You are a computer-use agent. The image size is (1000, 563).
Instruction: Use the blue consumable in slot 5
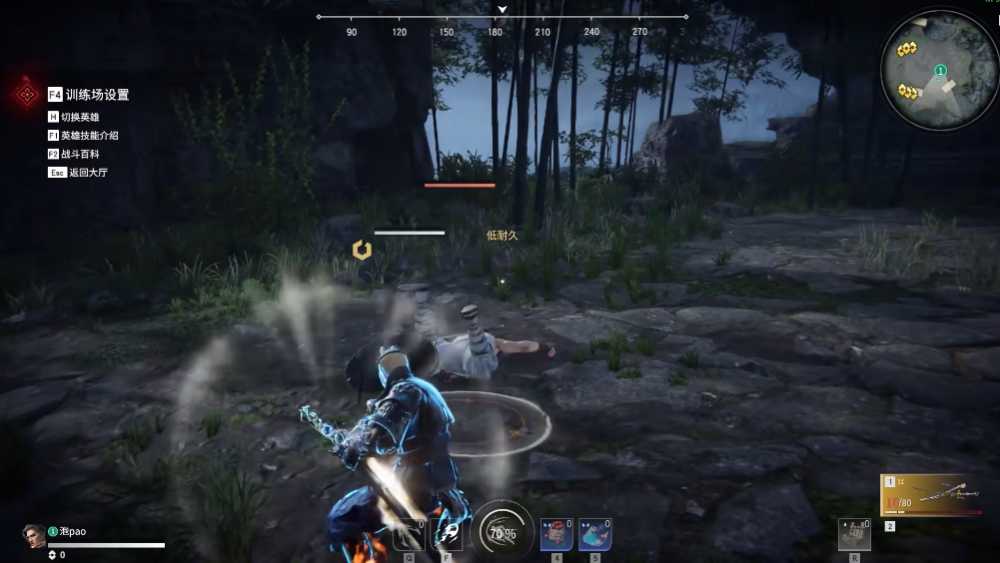click(x=595, y=534)
